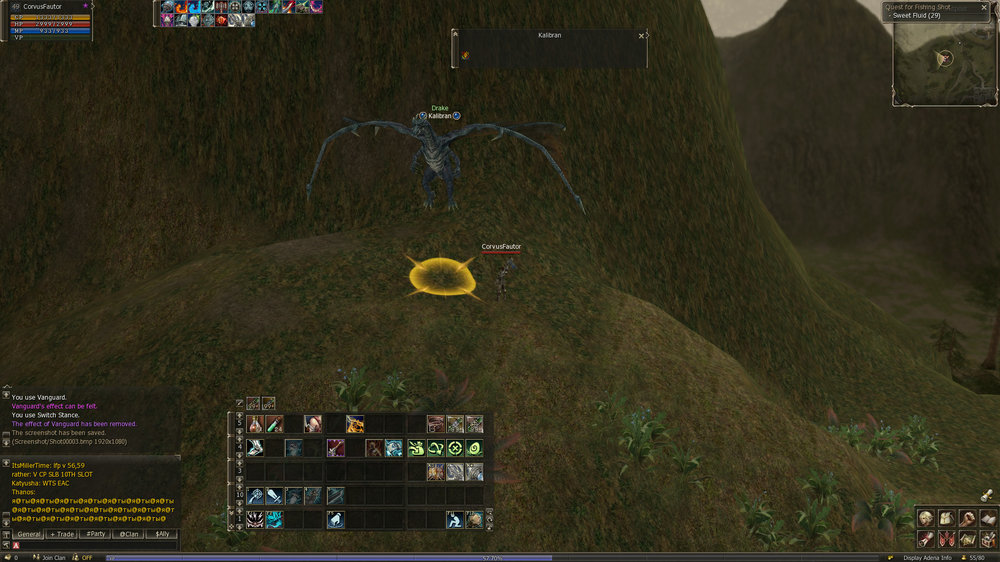1000x562 pixels.
Task: Switch to the General chat tab
Action: [29, 534]
